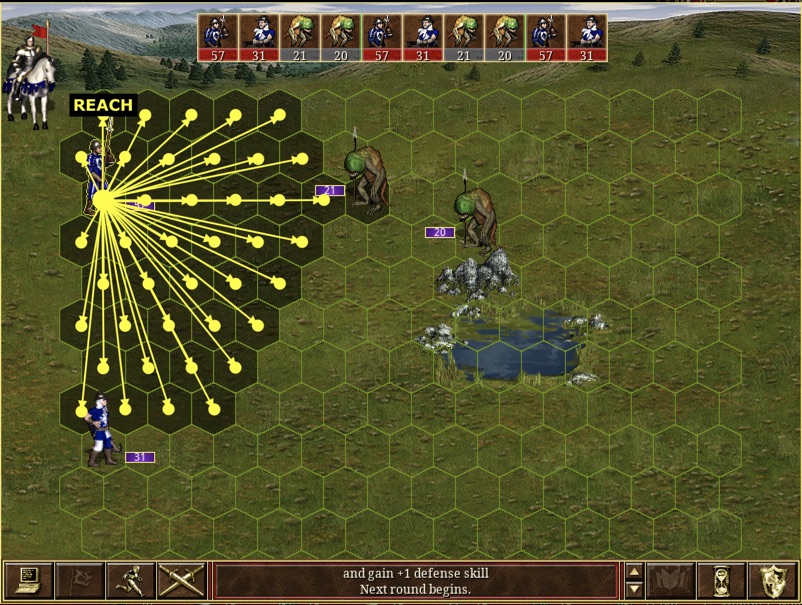
Task: Target the enemy stack of 21
Action: click(x=367, y=180)
